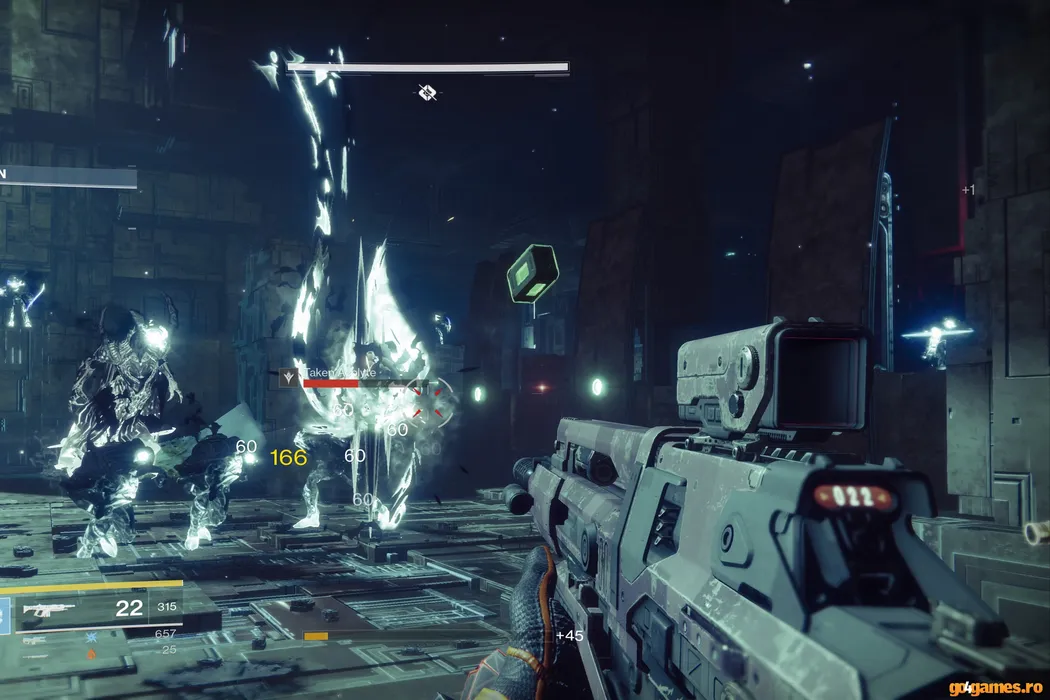Click the Taken Acolyte nameplate icon

tap(290, 377)
